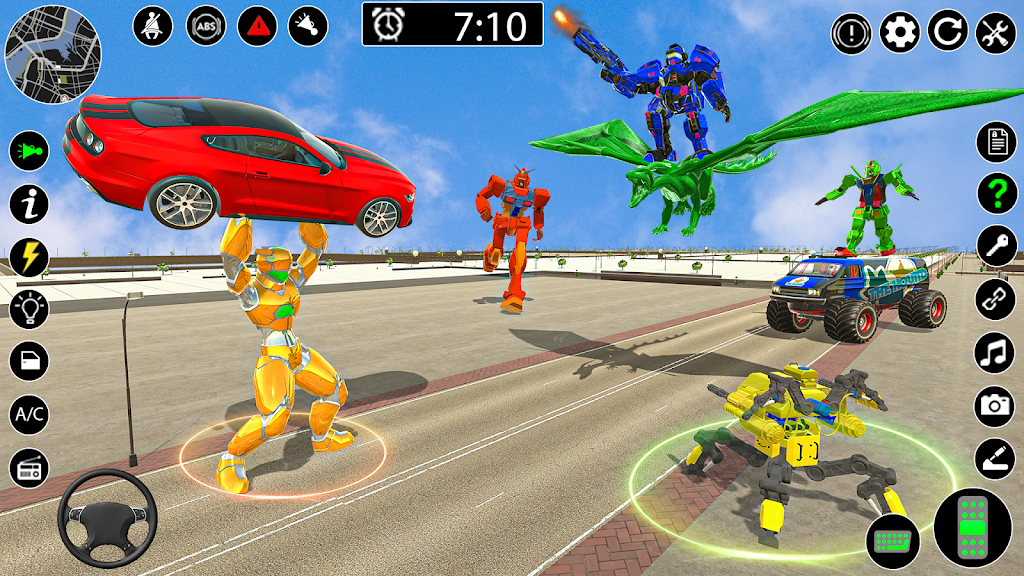The width and height of the screenshot is (1024, 576).
Task: Turn on the A/C button
Action: pyautogui.click(x=29, y=413)
